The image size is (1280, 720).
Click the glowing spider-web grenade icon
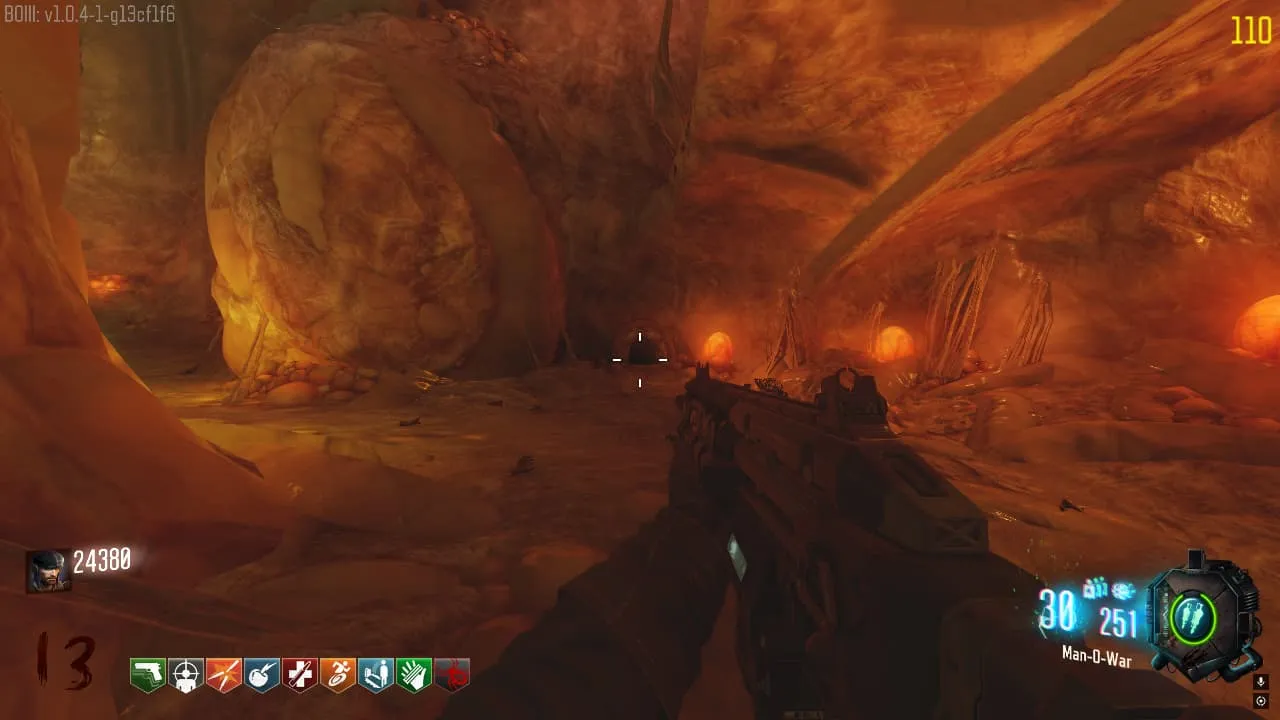pyautogui.click(x=1122, y=591)
